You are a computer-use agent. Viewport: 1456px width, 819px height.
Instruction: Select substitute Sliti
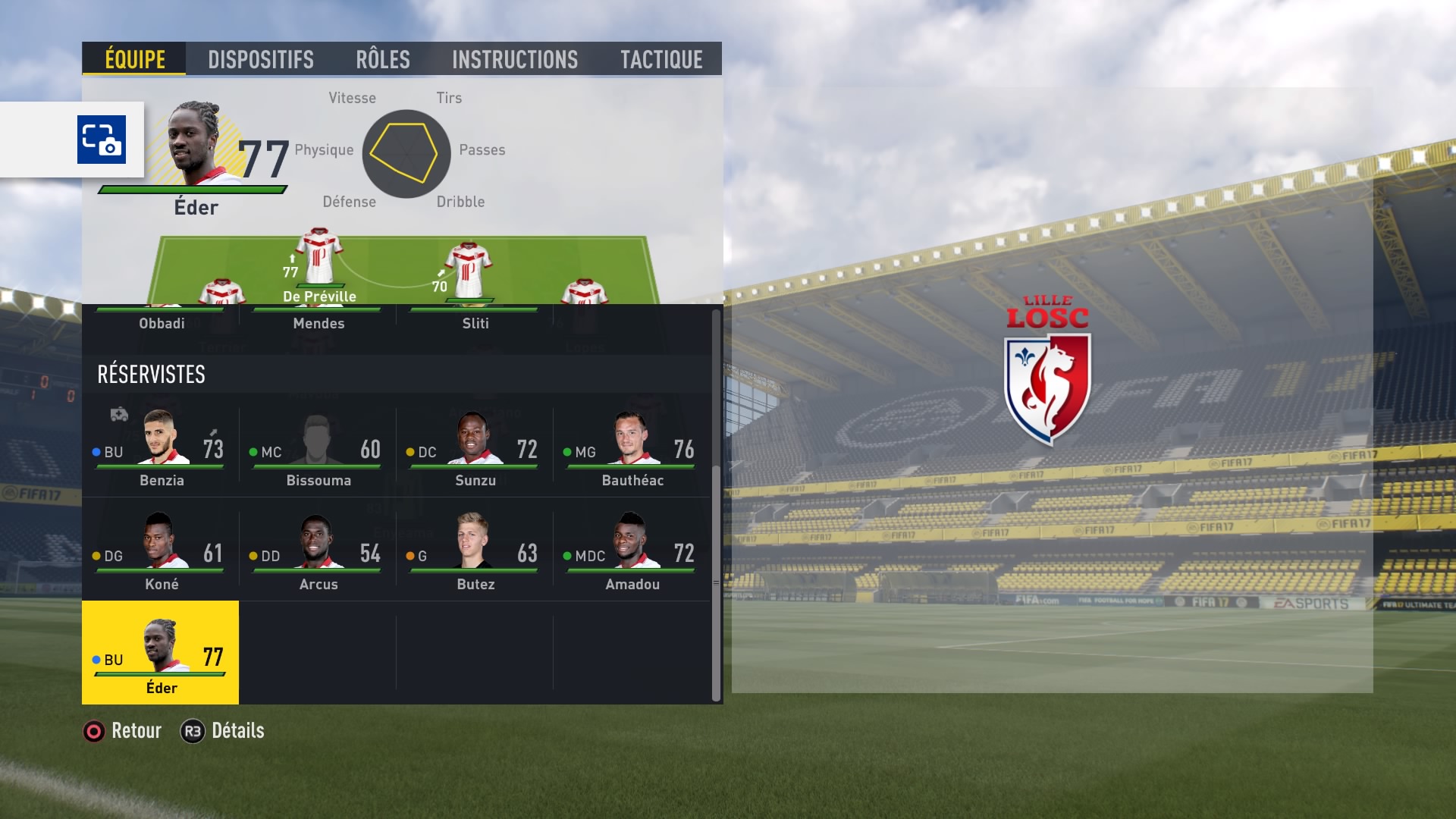(x=475, y=322)
